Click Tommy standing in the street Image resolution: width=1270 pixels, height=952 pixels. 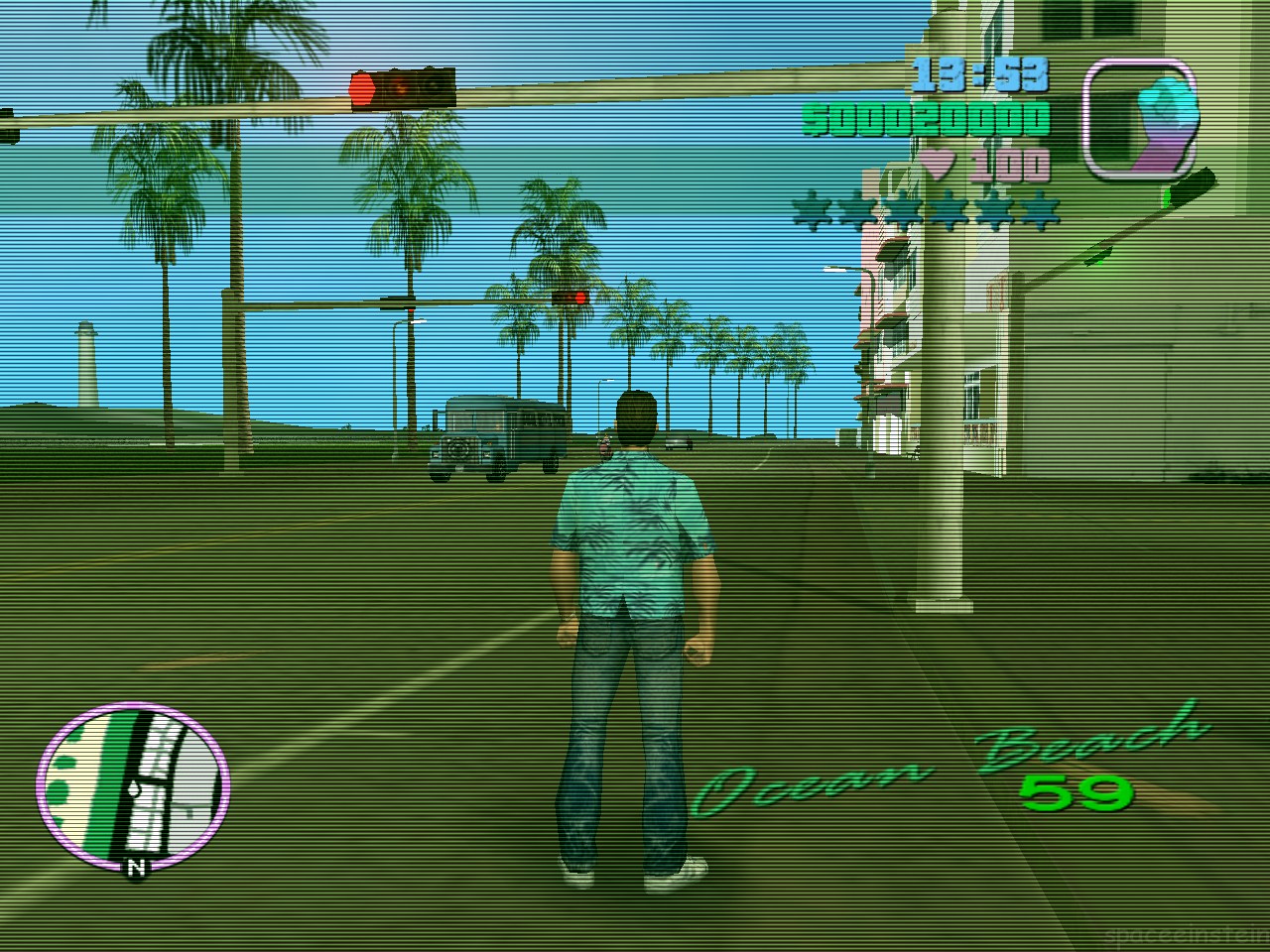(x=635, y=615)
